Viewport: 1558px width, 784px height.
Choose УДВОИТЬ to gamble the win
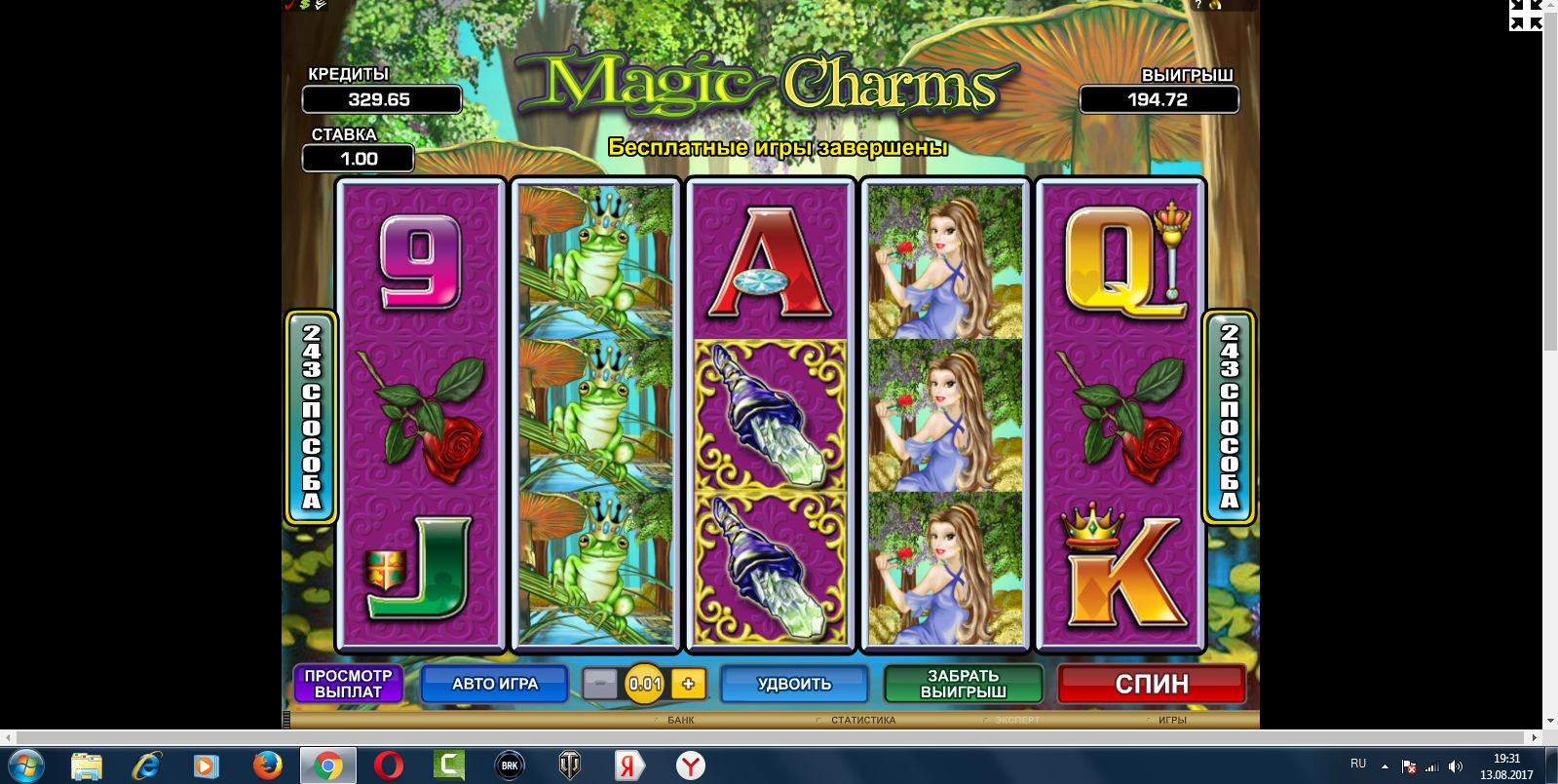(794, 684)
